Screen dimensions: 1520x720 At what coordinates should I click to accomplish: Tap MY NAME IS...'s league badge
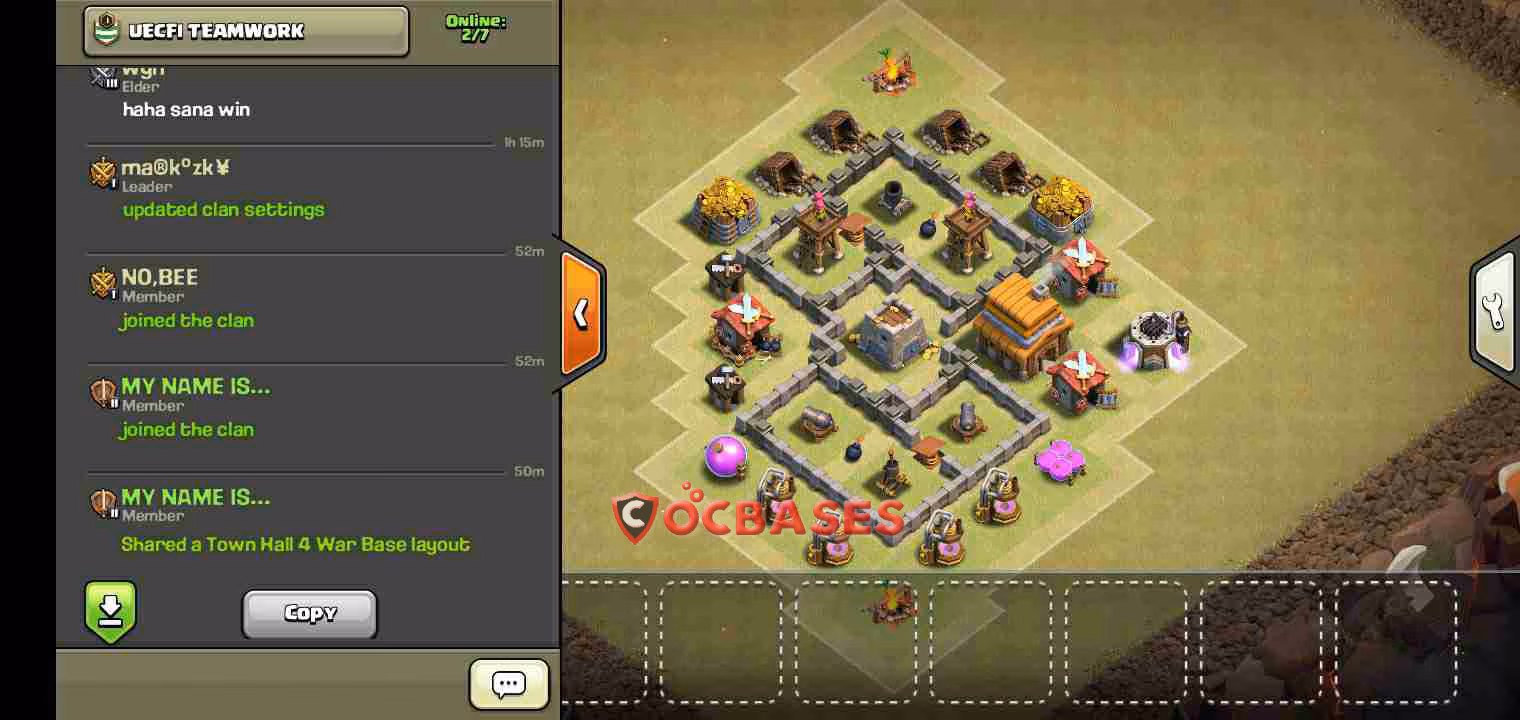coord(104,394)
